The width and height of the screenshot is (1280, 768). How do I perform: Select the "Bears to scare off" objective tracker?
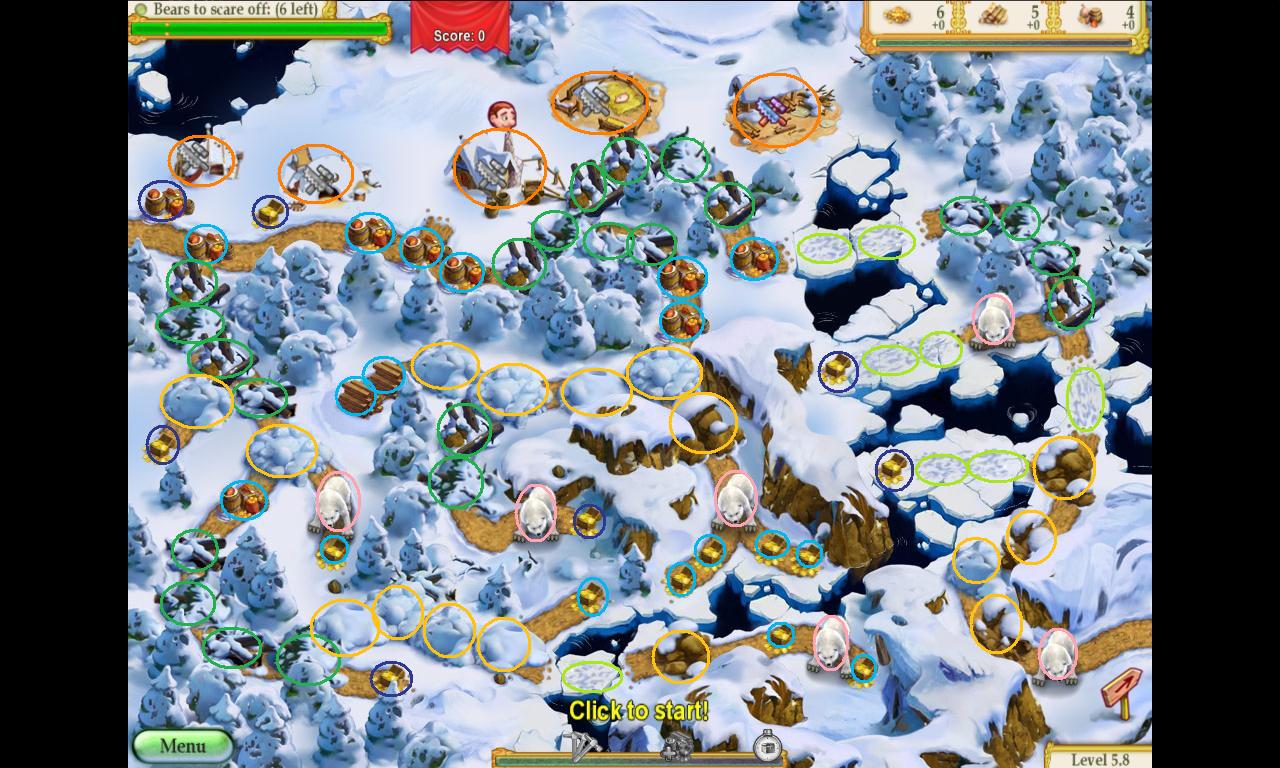[236, 10]
